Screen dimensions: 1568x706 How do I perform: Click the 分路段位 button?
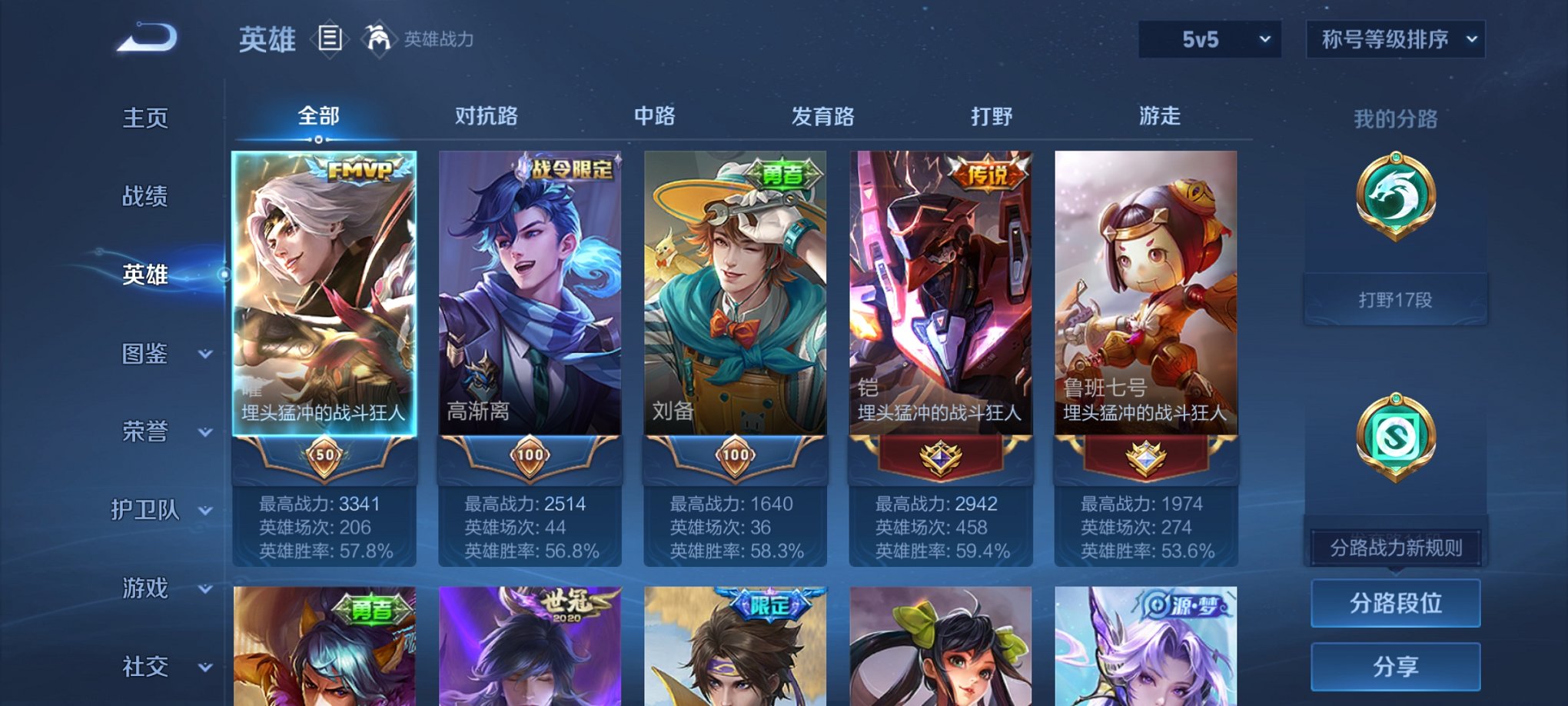coord(1395,602)
